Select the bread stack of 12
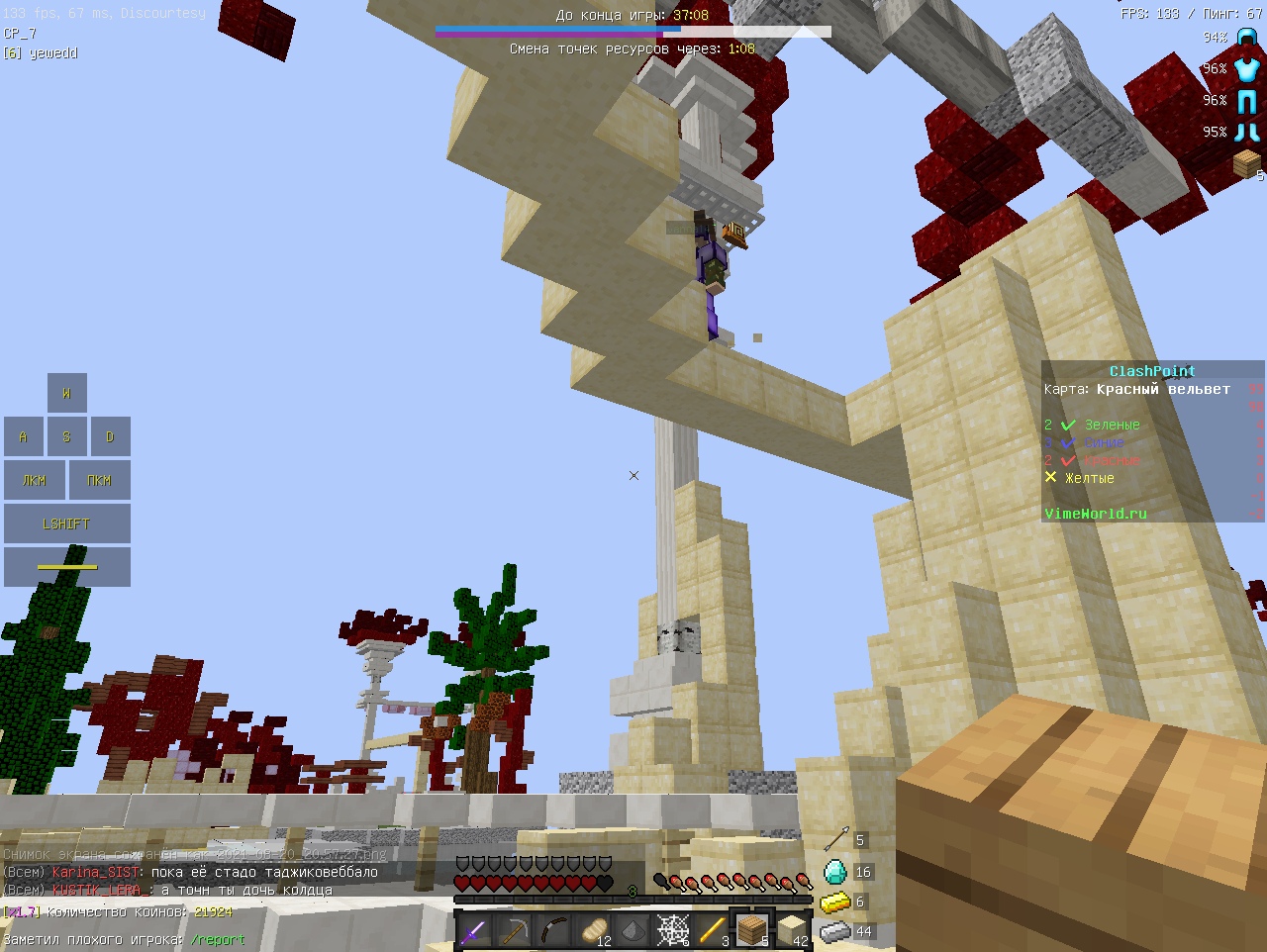The width and height of the screenshot is (1267, 952). (594, 931)
